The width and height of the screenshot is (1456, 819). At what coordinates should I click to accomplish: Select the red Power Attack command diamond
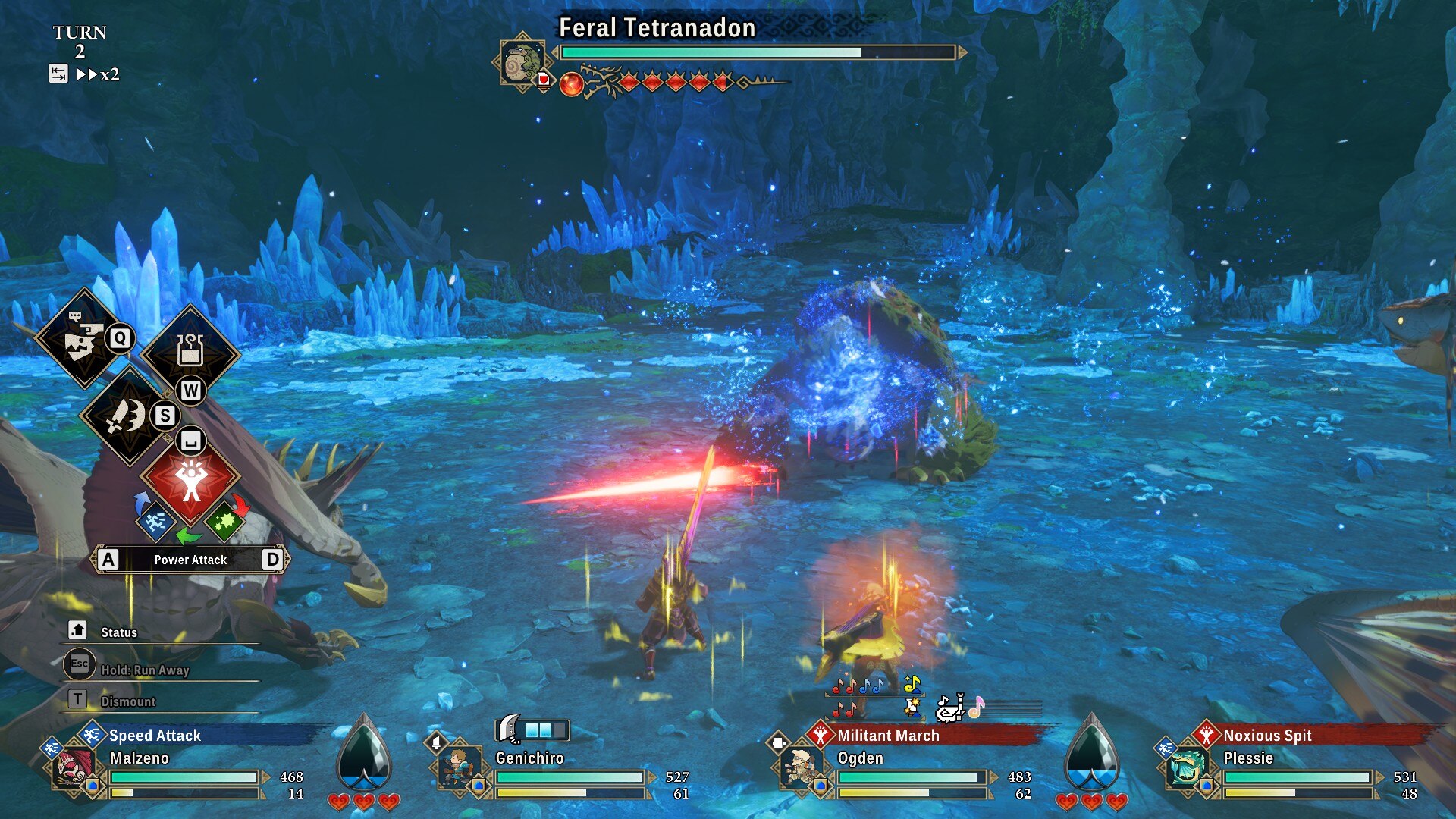(190, 479)
